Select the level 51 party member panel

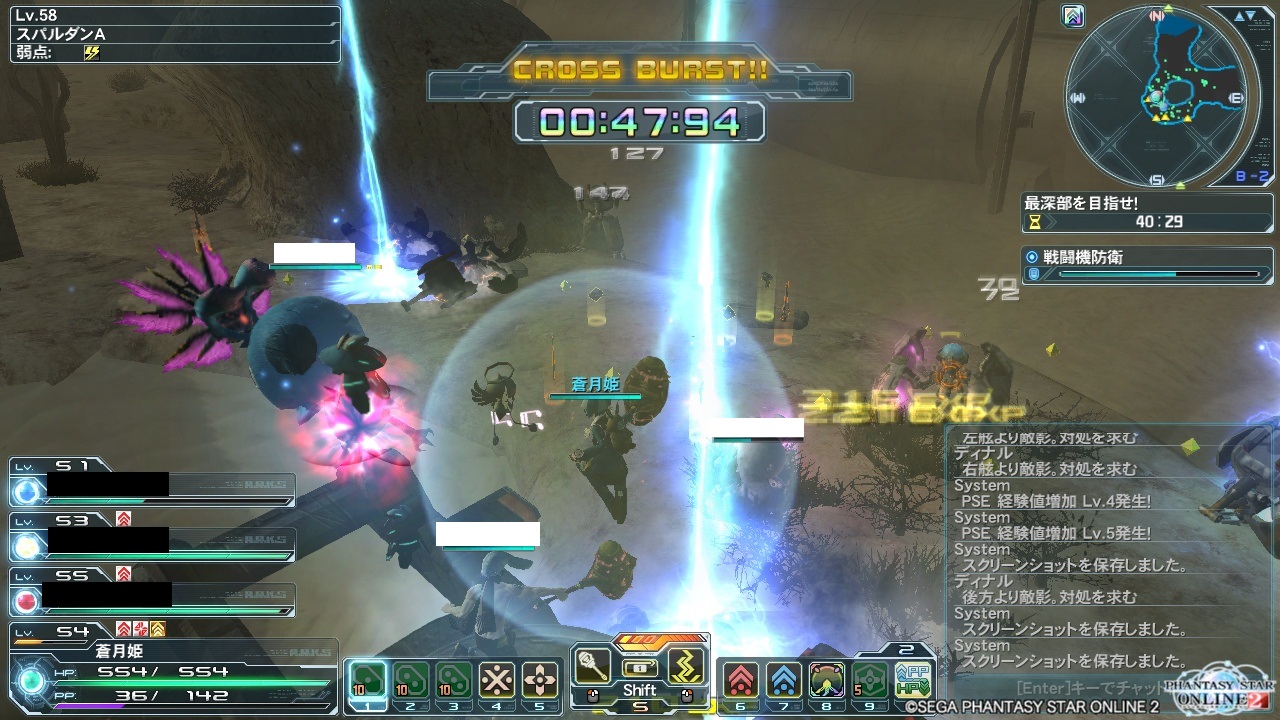point(152,482)
